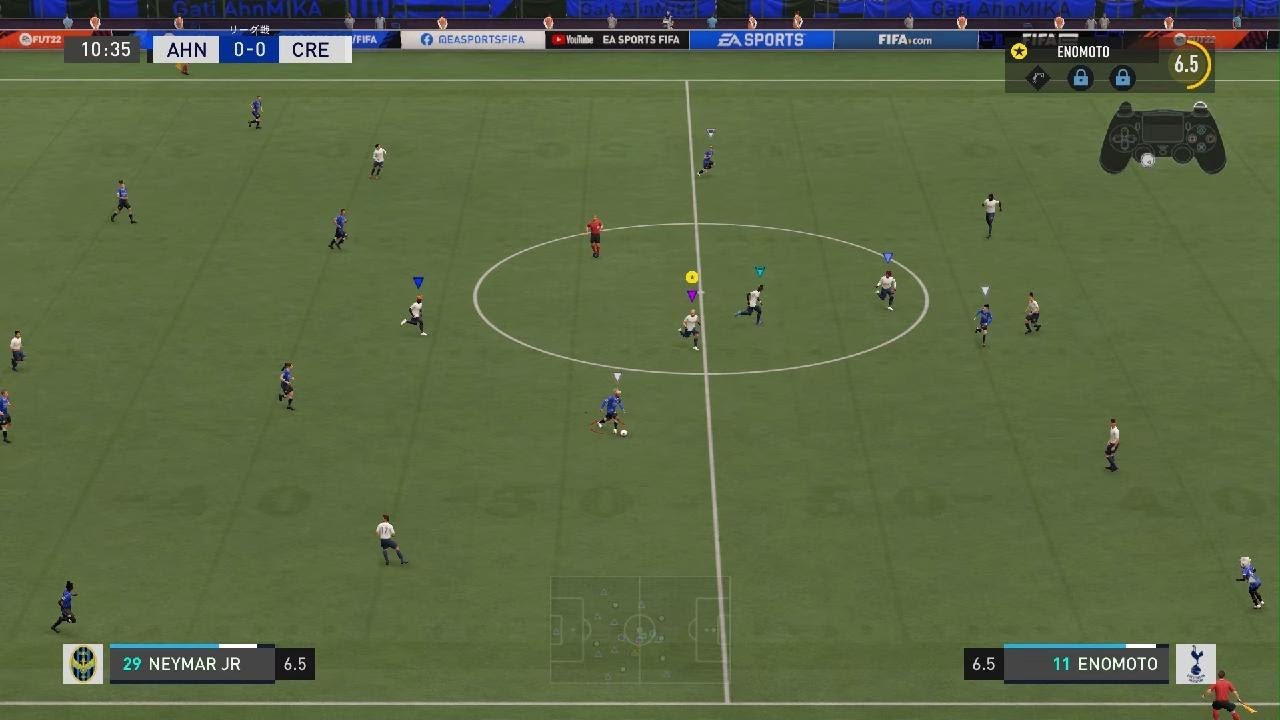Viewport: 1280px width, 720px height.
Task: Click the Tottenham club crest
Action: tap(1195, 664)
